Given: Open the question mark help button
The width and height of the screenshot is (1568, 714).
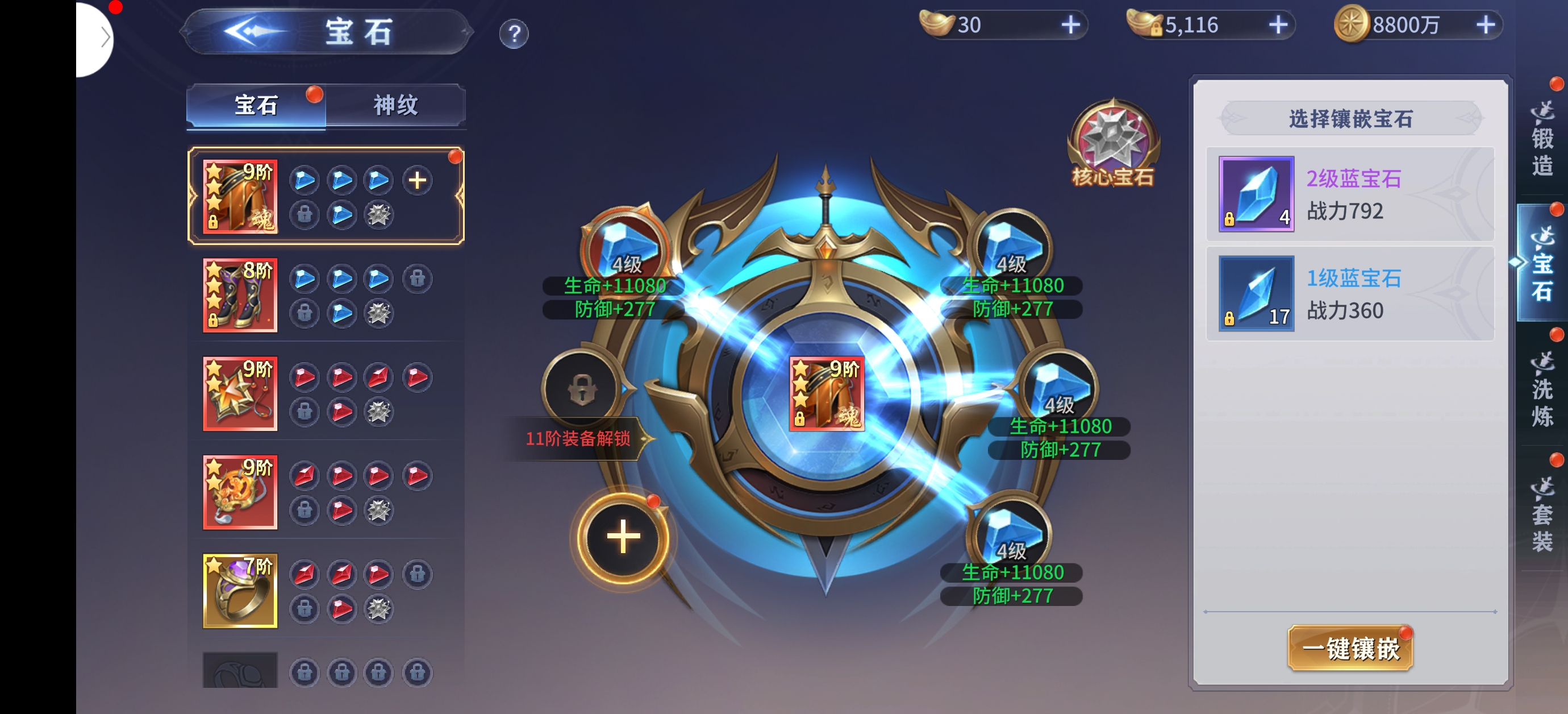Looking at the screenshot, I should point(514,34).
